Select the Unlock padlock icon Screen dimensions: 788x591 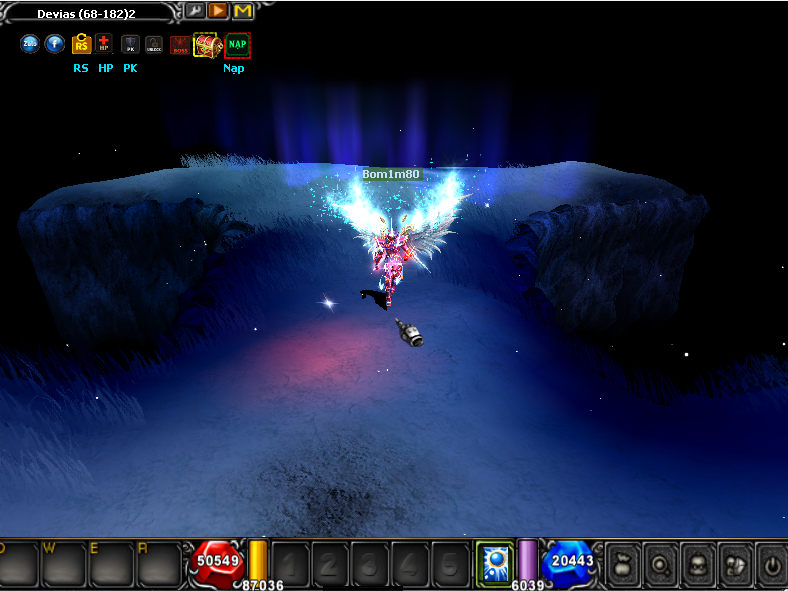(x=153, y=44)
